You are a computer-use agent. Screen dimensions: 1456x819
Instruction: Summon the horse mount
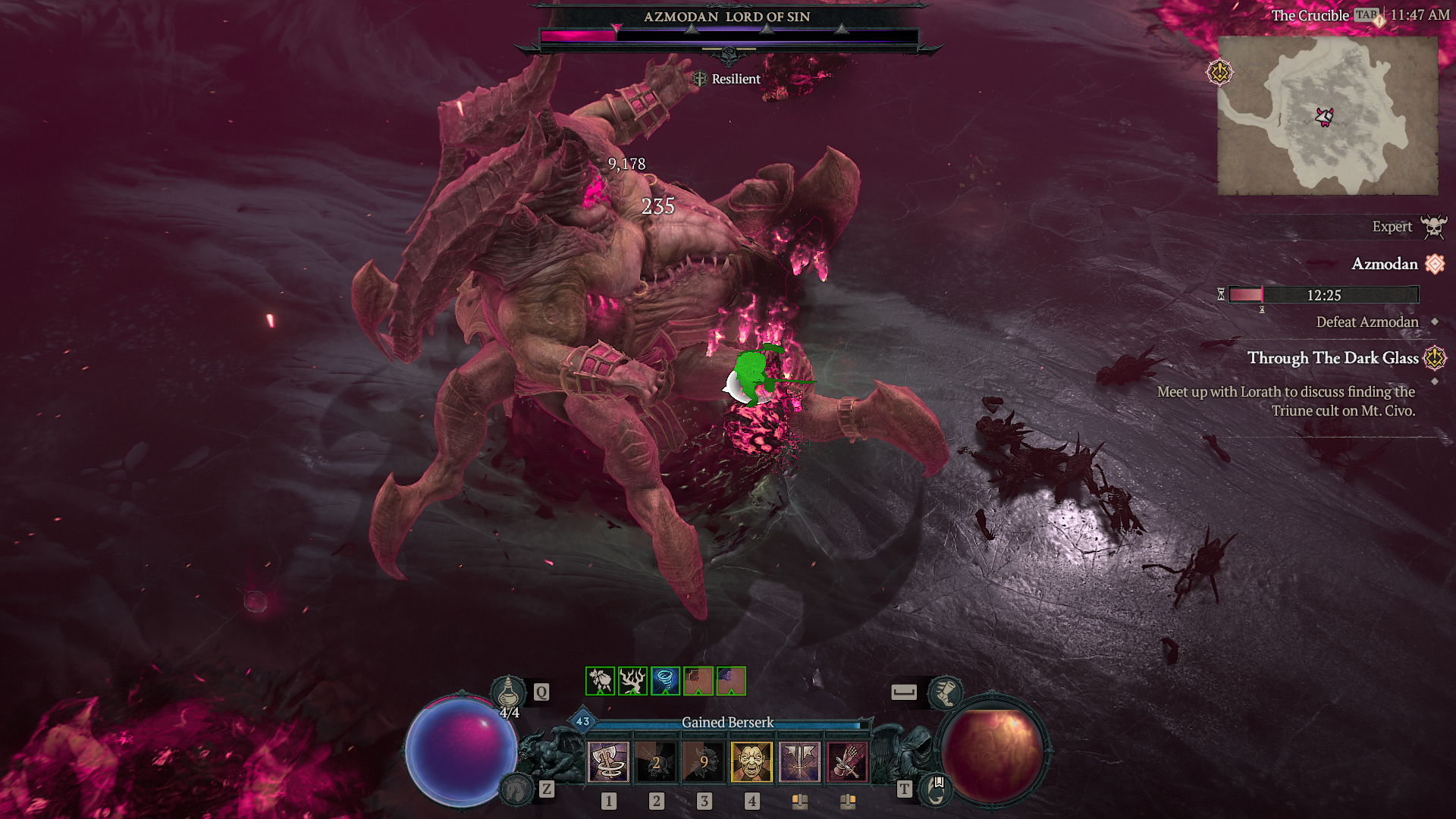coord(518,789)
